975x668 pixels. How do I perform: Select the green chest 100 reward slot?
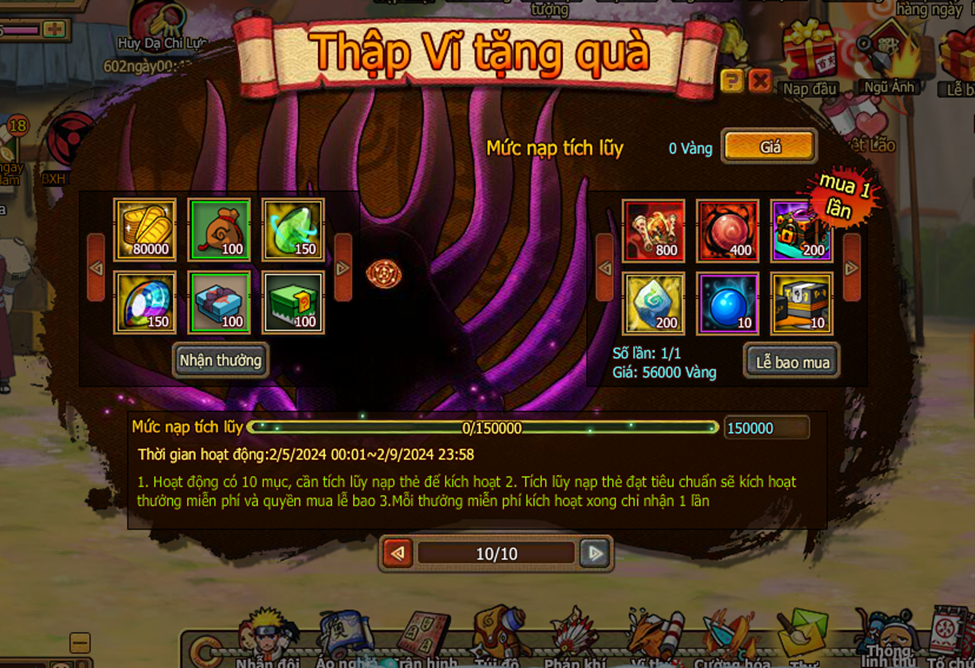click(x=293, y=302)
